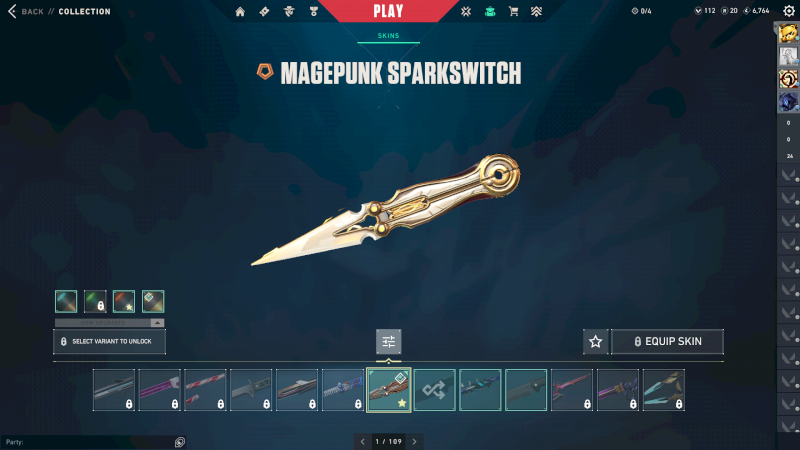Choose the first skin variant swatch
800x450 pixels.
(x=66, y=301)
